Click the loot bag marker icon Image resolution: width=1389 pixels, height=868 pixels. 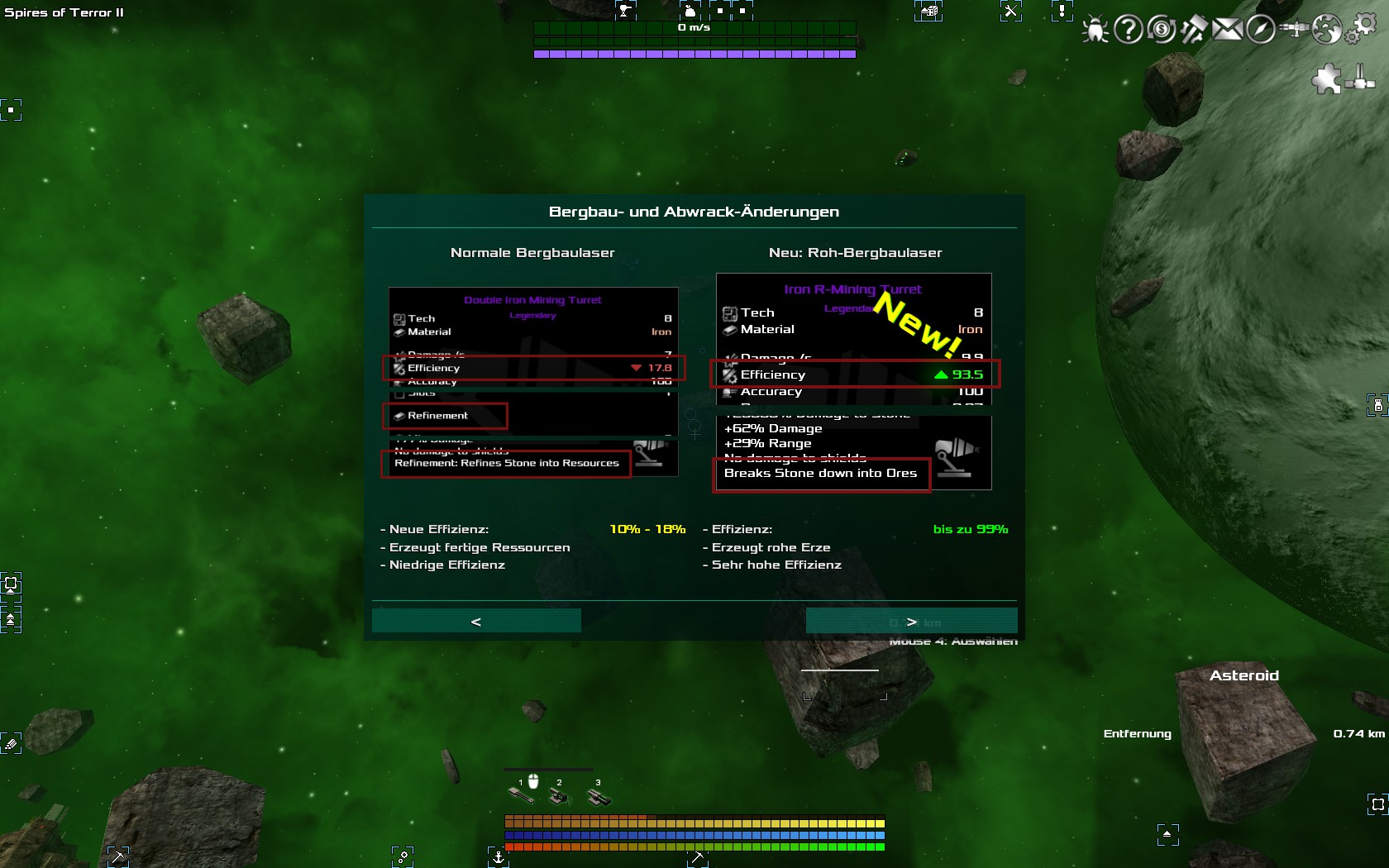(690, 11)
